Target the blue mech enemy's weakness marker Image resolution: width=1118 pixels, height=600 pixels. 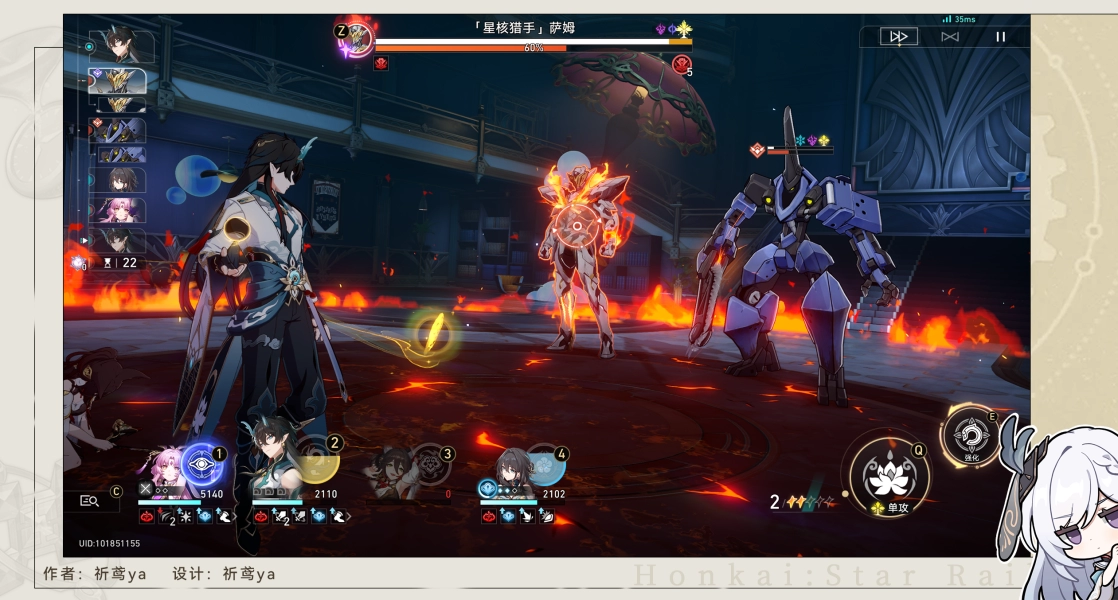click(758, 150)
